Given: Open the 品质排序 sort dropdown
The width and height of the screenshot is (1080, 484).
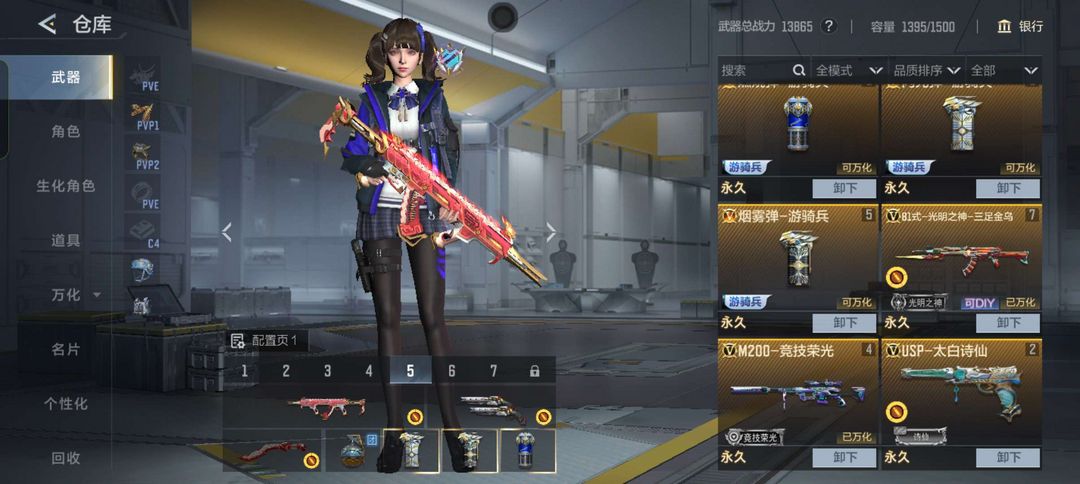Looking at the screenshot, I should coord(926,71).
